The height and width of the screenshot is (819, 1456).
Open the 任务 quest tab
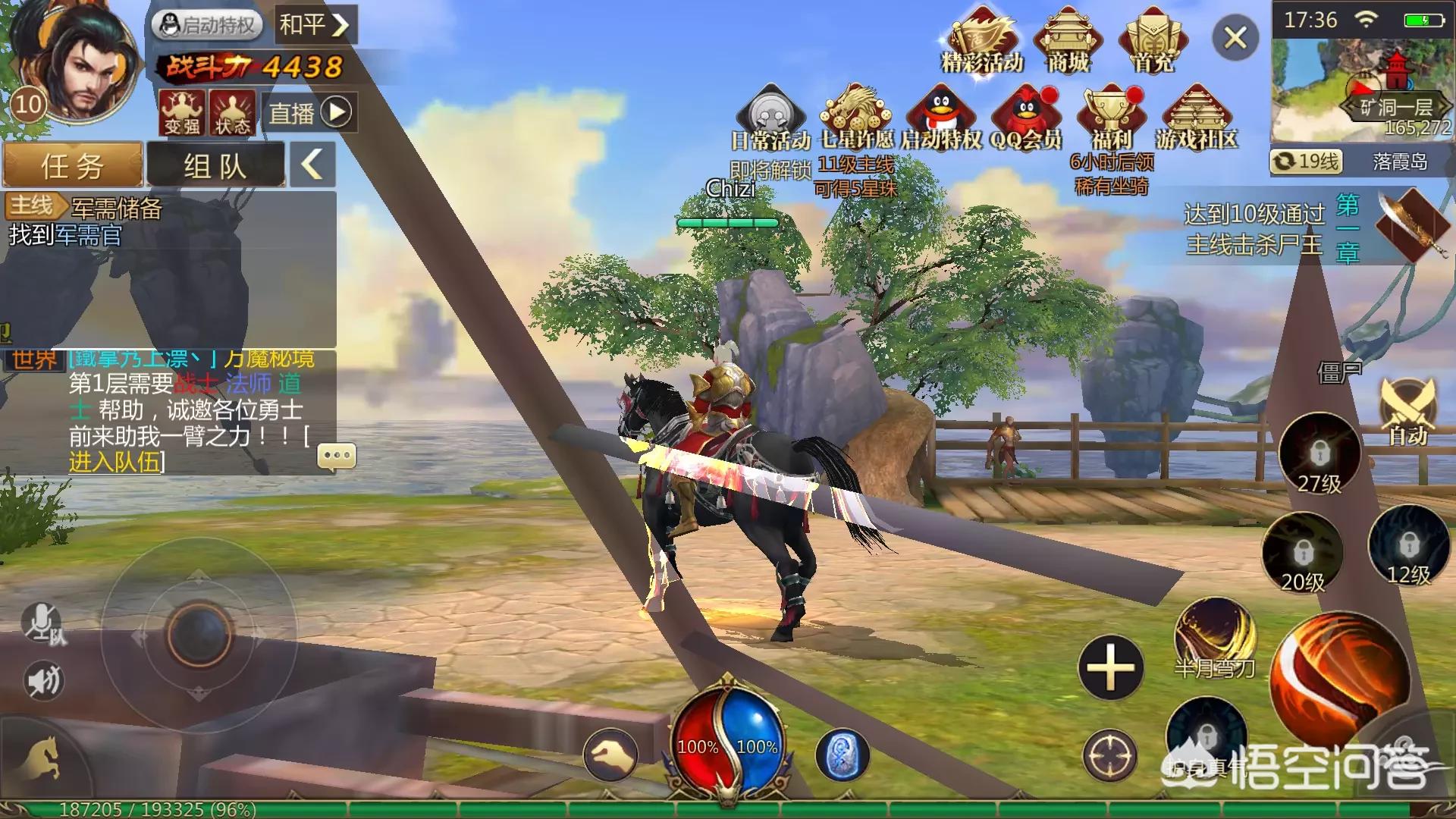click(x=73, y=165)
